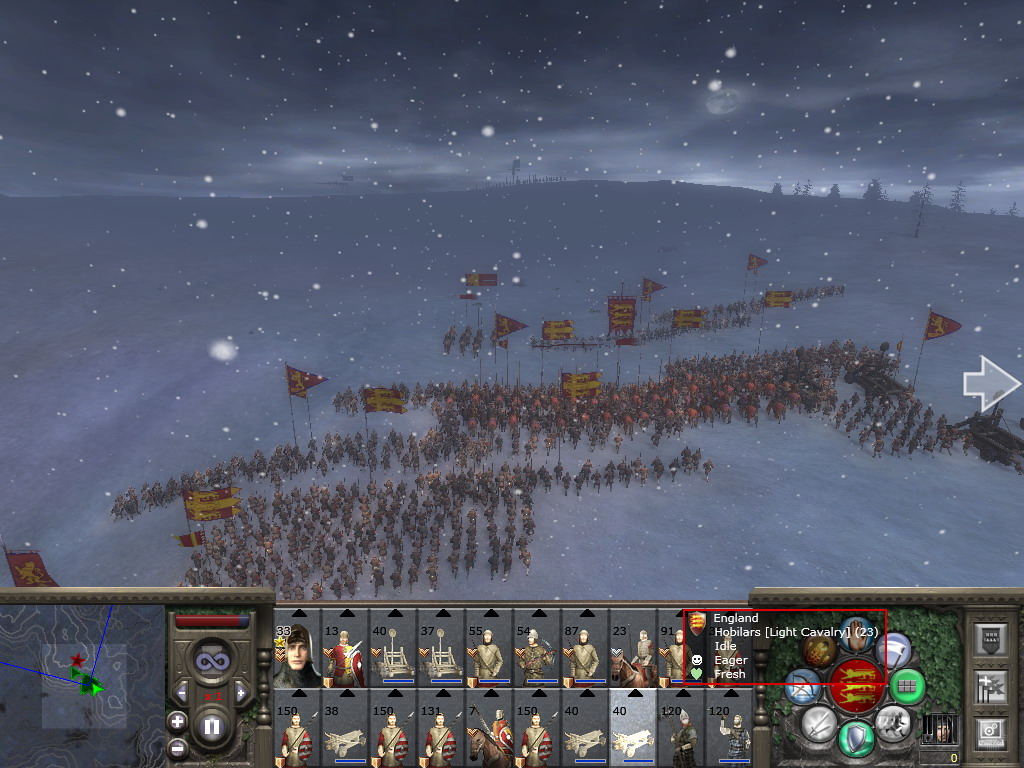The width and height of the screenshot is (1024, 768).
Task: Open the gear options button
Action: point(990,732)
